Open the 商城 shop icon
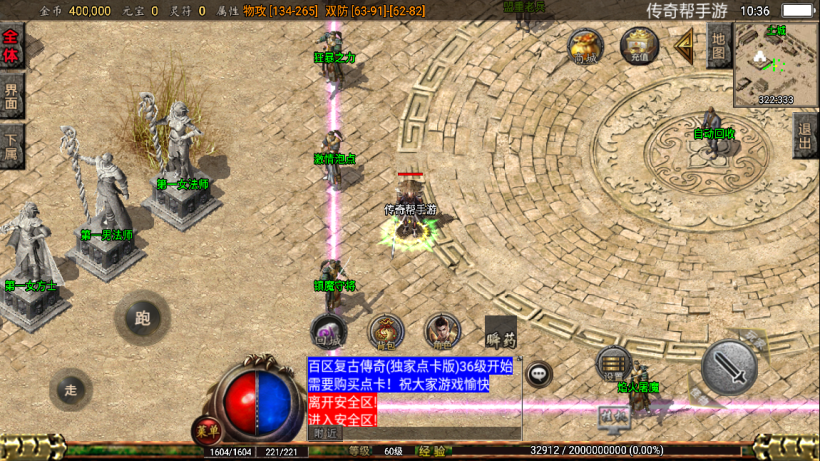 (x=586, y=46)
